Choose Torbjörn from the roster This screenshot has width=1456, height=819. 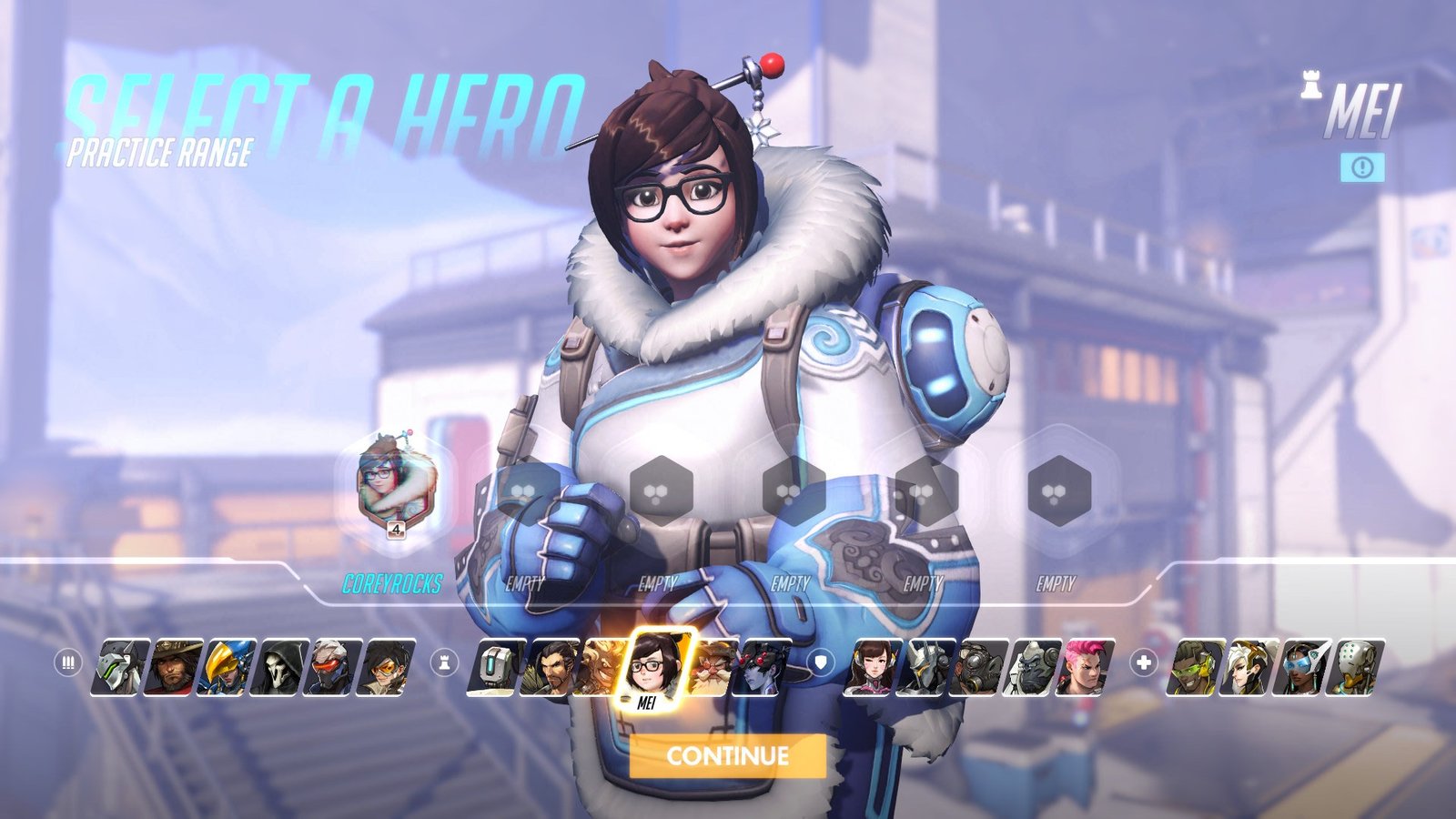point(711,667)
